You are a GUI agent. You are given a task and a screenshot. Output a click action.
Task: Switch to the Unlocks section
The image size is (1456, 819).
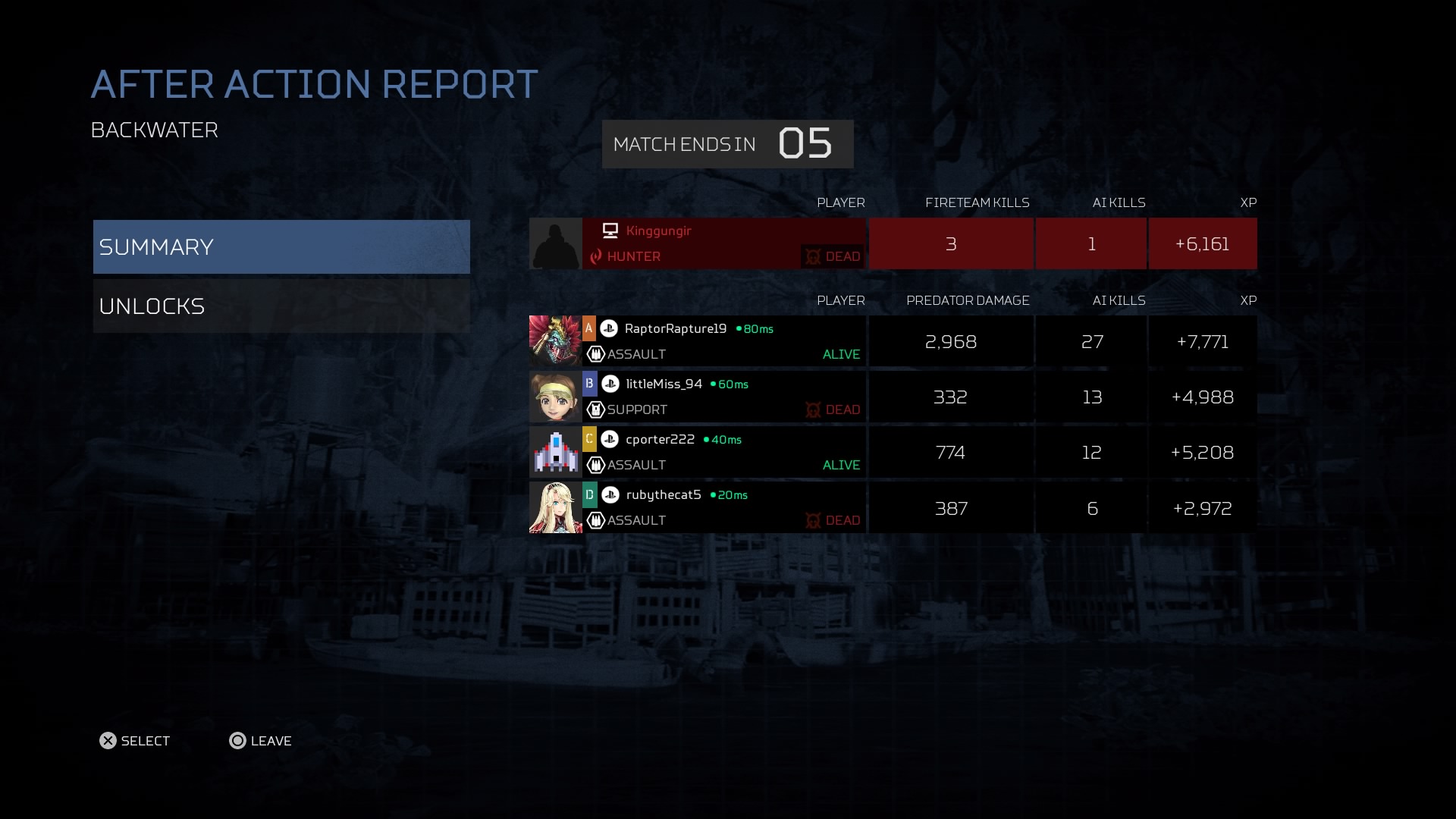(x=281, y=306)
